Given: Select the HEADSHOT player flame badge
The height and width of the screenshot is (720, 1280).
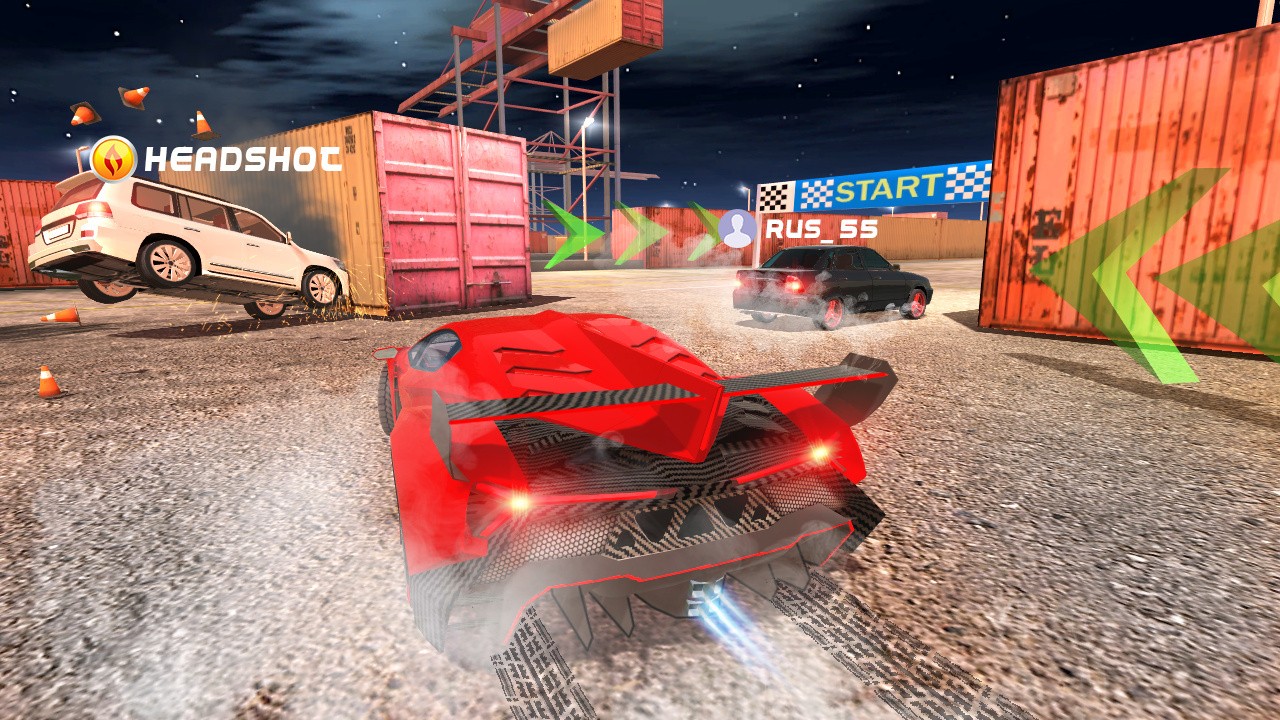Looking at the screenshot, I should [x=113, y=159].
